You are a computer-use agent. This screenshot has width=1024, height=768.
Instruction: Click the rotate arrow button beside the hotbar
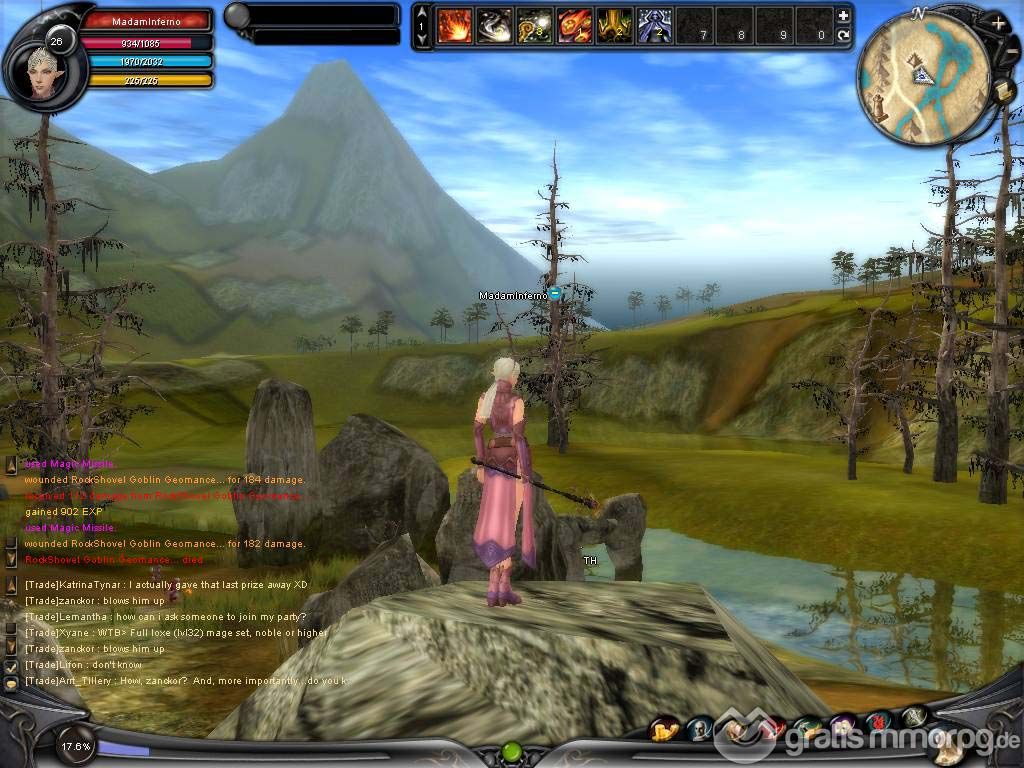[x=843, y=35]
